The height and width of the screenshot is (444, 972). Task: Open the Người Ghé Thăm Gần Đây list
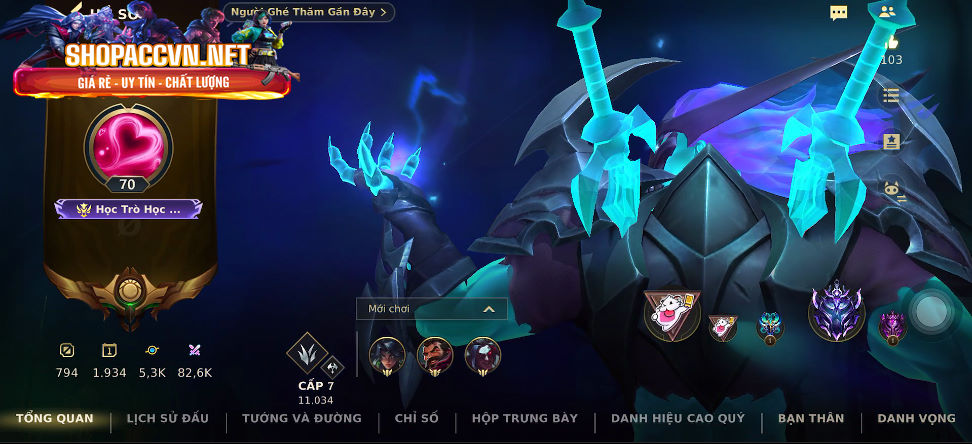tap(309, 12)
